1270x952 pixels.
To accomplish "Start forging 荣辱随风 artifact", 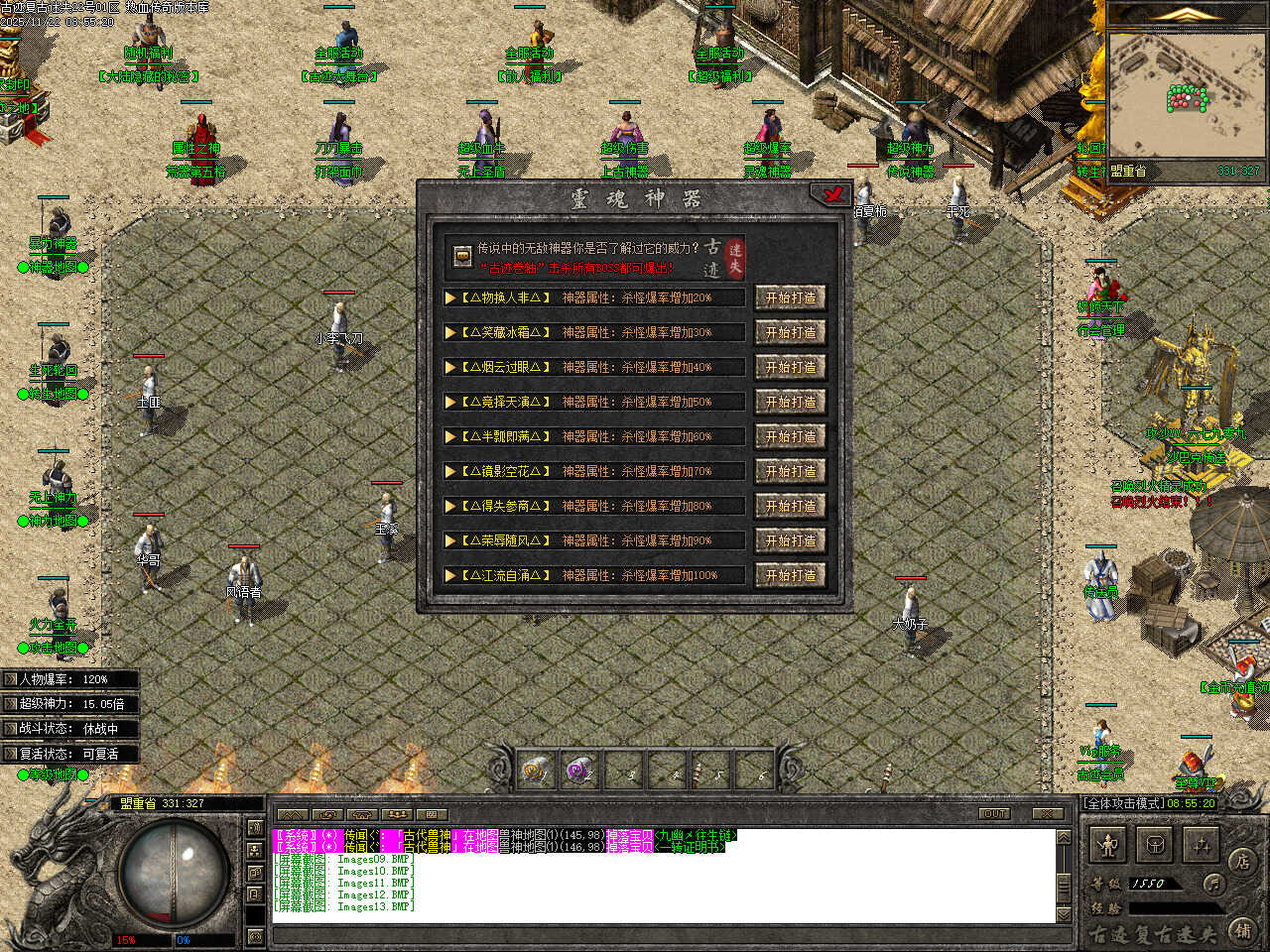I will 790,540.
